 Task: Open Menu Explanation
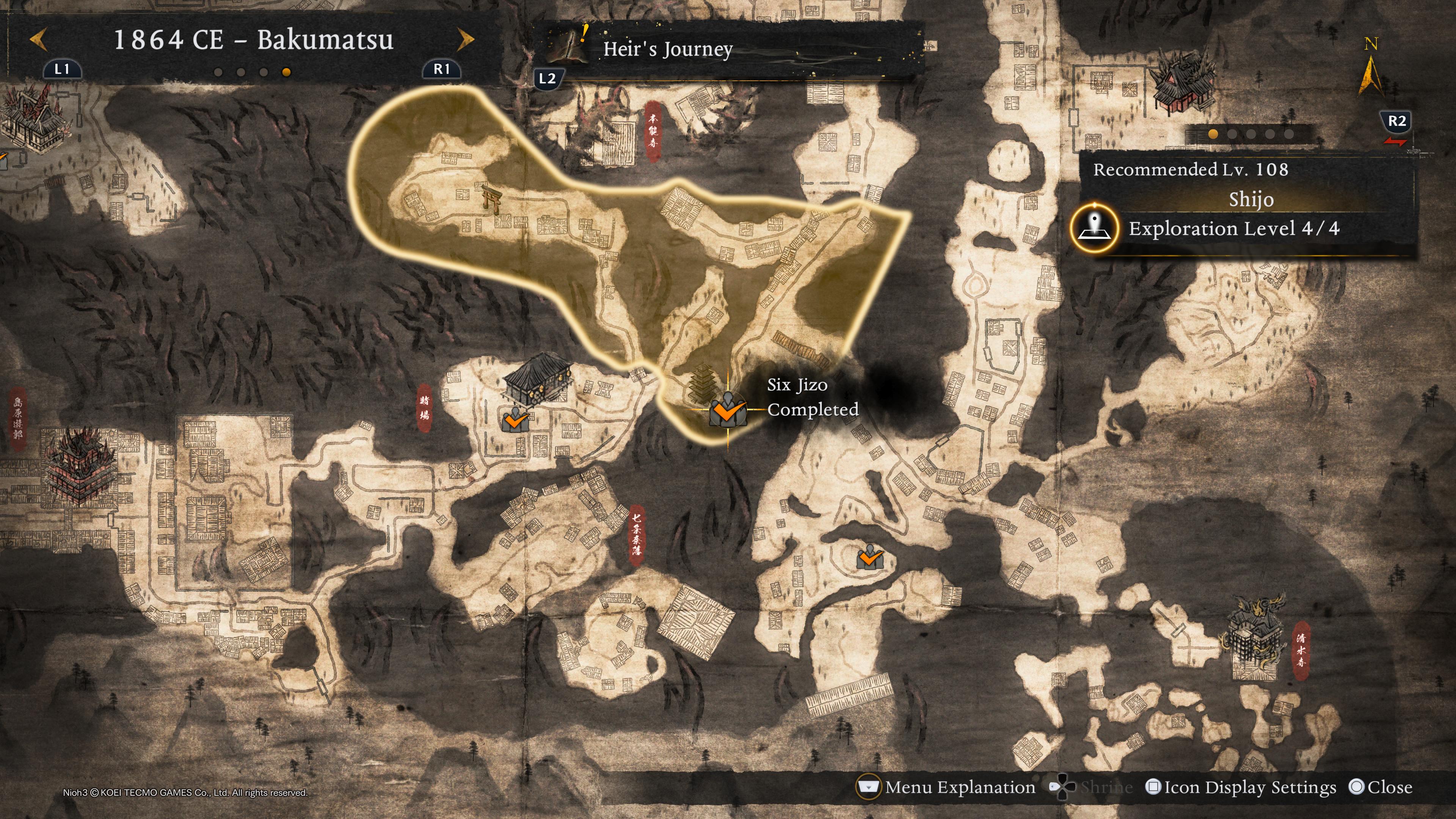click(947, 788)
